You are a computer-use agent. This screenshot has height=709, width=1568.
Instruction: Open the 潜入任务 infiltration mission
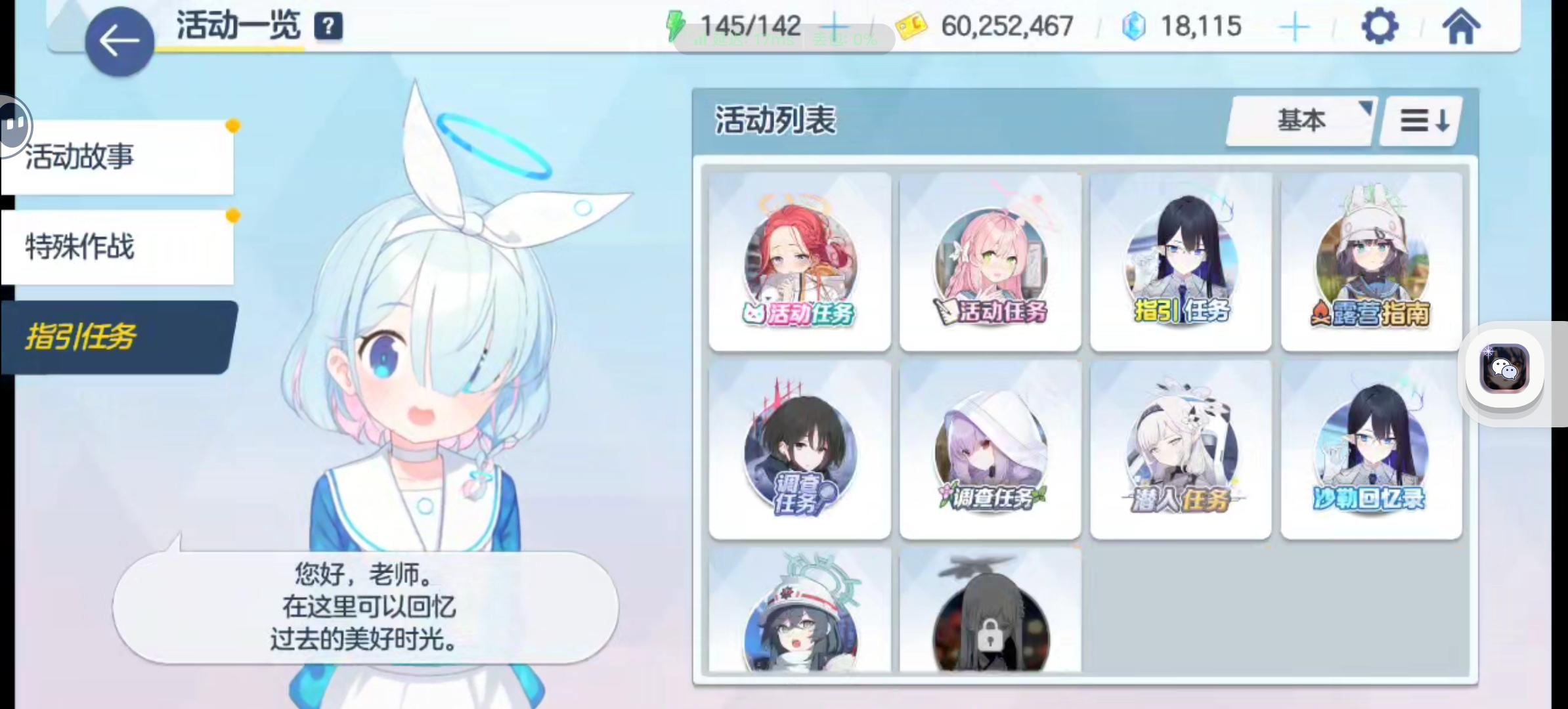point(1181,450)
